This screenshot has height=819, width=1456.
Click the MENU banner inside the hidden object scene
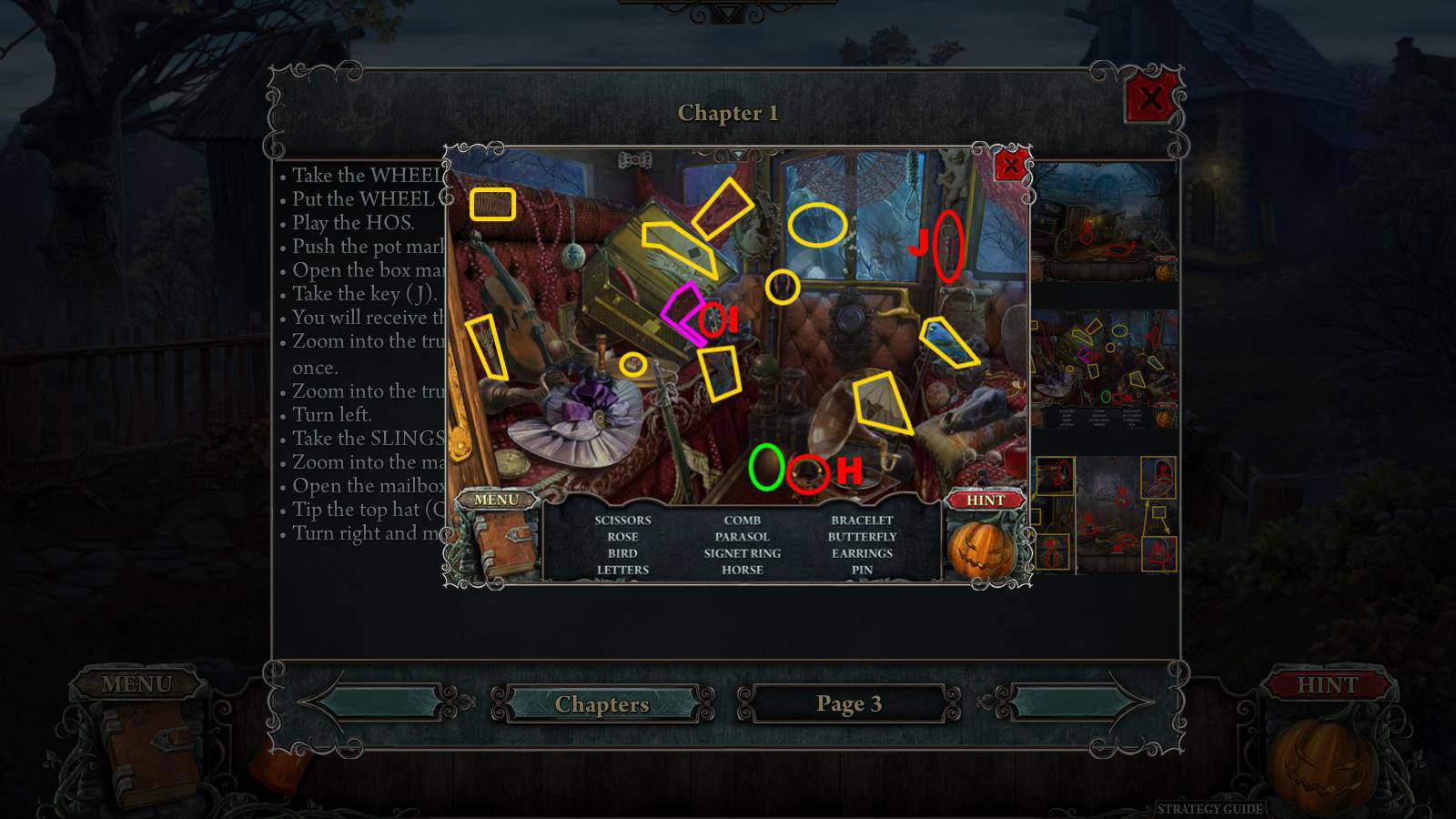(498, 499)
